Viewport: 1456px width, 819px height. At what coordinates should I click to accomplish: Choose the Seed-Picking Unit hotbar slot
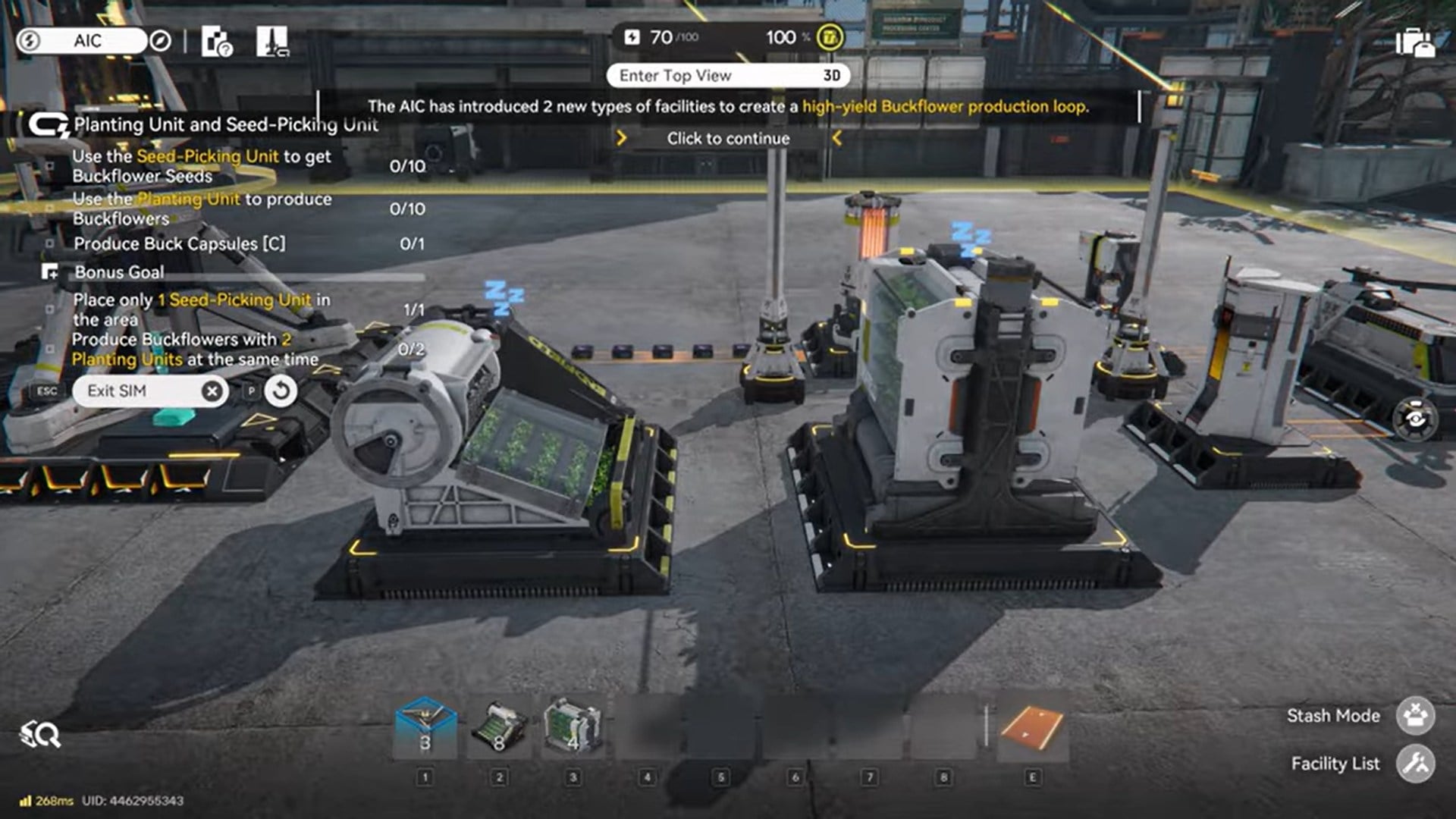click(499, 727)
